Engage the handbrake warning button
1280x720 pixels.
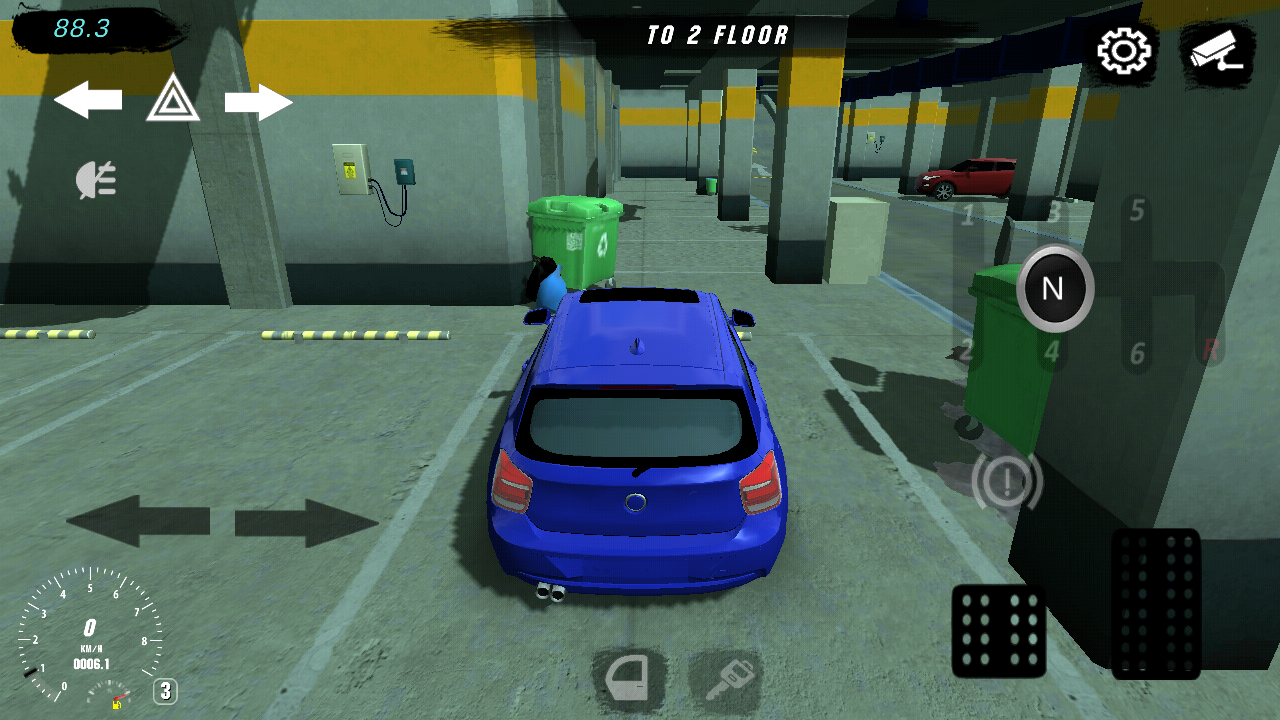[1006, 482]
